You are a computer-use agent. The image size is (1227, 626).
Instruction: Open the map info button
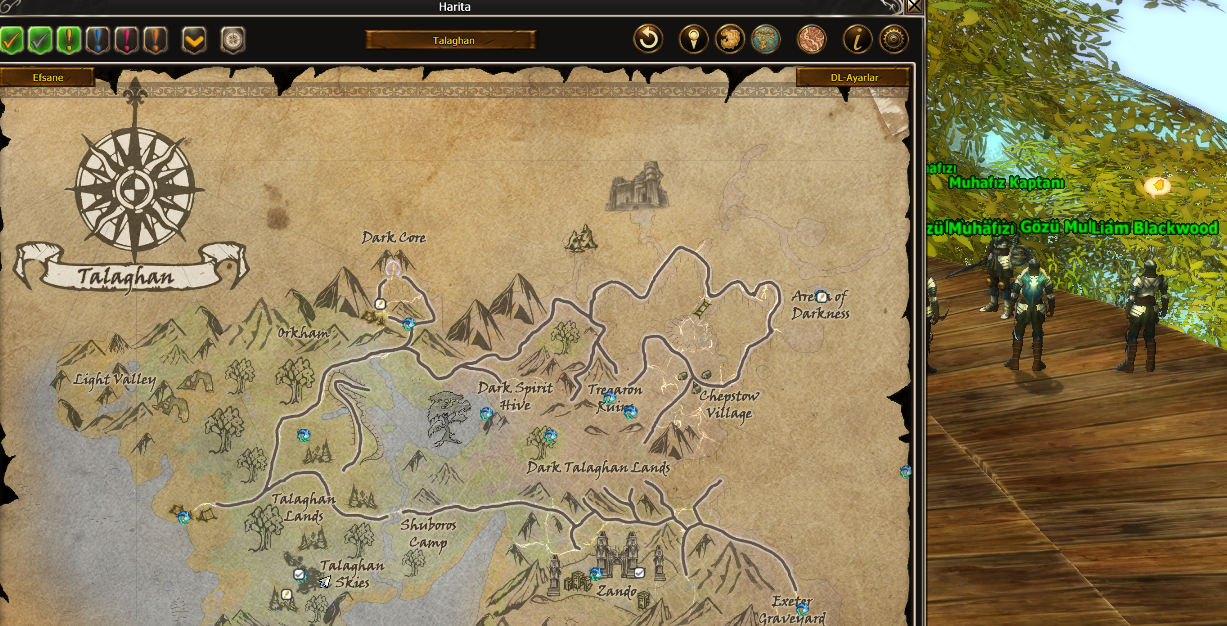[x=857, y=40]
